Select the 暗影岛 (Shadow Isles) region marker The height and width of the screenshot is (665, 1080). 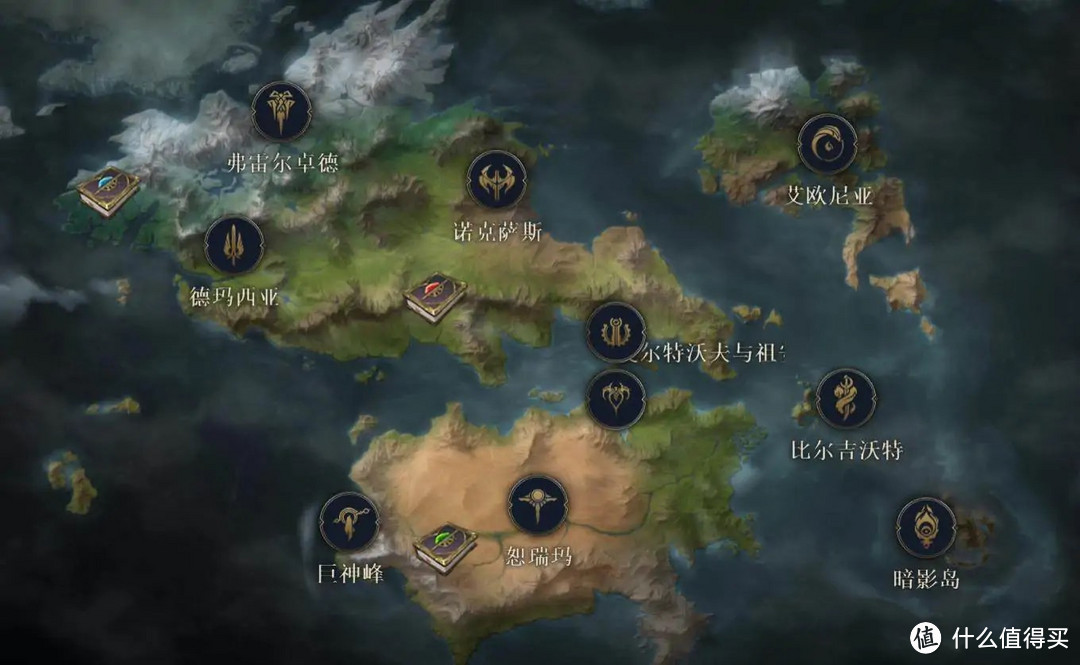[926, 527]
